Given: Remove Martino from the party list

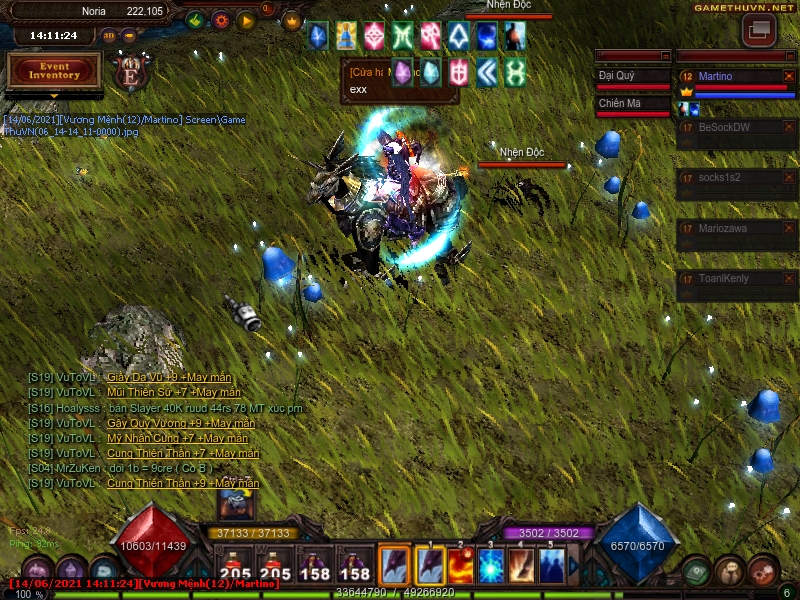Looking at the screenshot, I should click(x=789, y=76).
